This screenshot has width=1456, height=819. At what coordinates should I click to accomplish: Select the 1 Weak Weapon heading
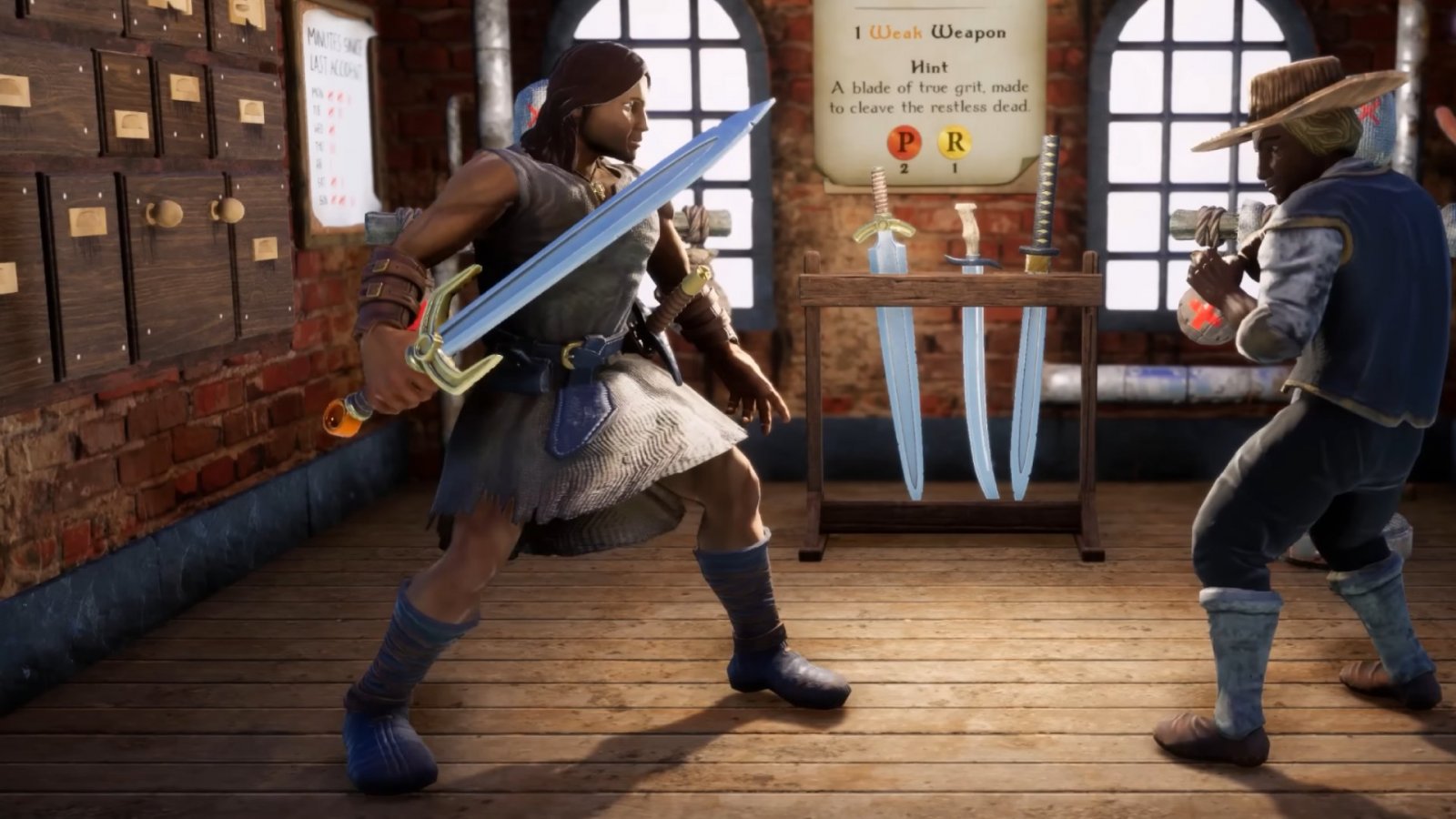930,32
